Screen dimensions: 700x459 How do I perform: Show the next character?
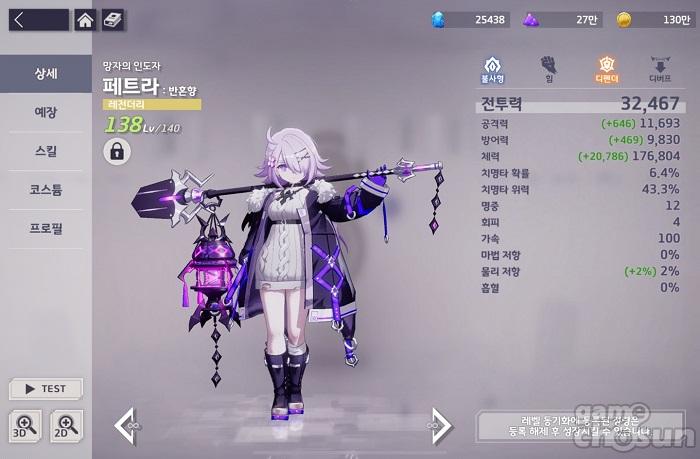(x=440, y=425)
